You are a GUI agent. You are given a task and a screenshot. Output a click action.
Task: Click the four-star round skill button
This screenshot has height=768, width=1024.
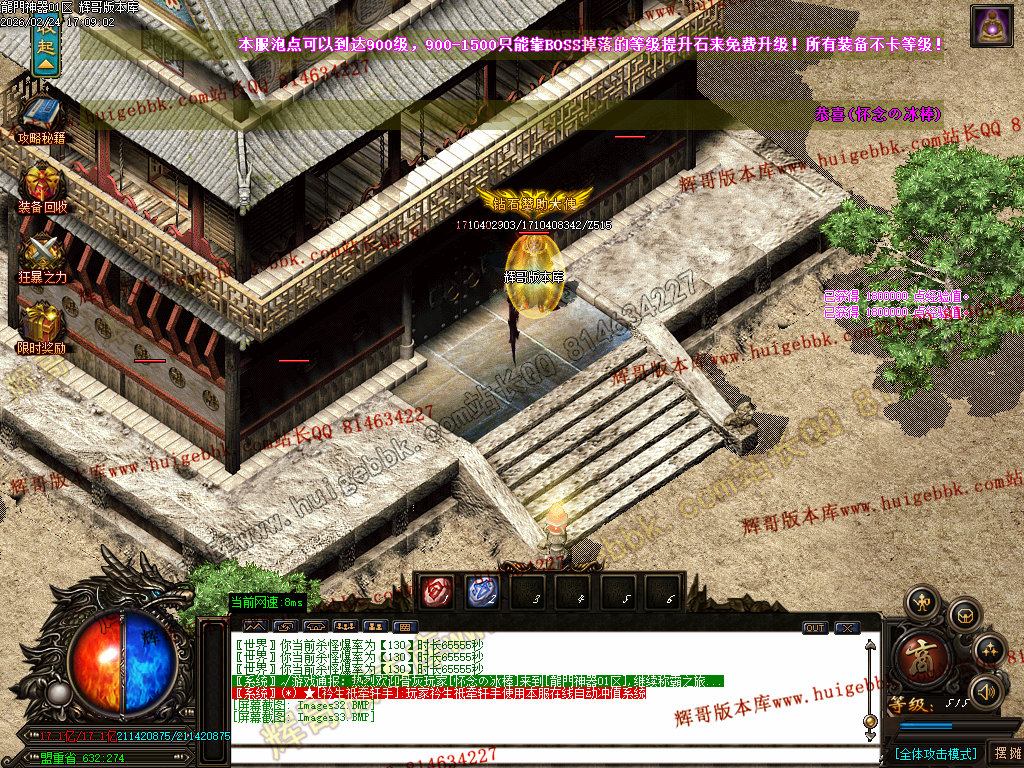pos(989,650)
